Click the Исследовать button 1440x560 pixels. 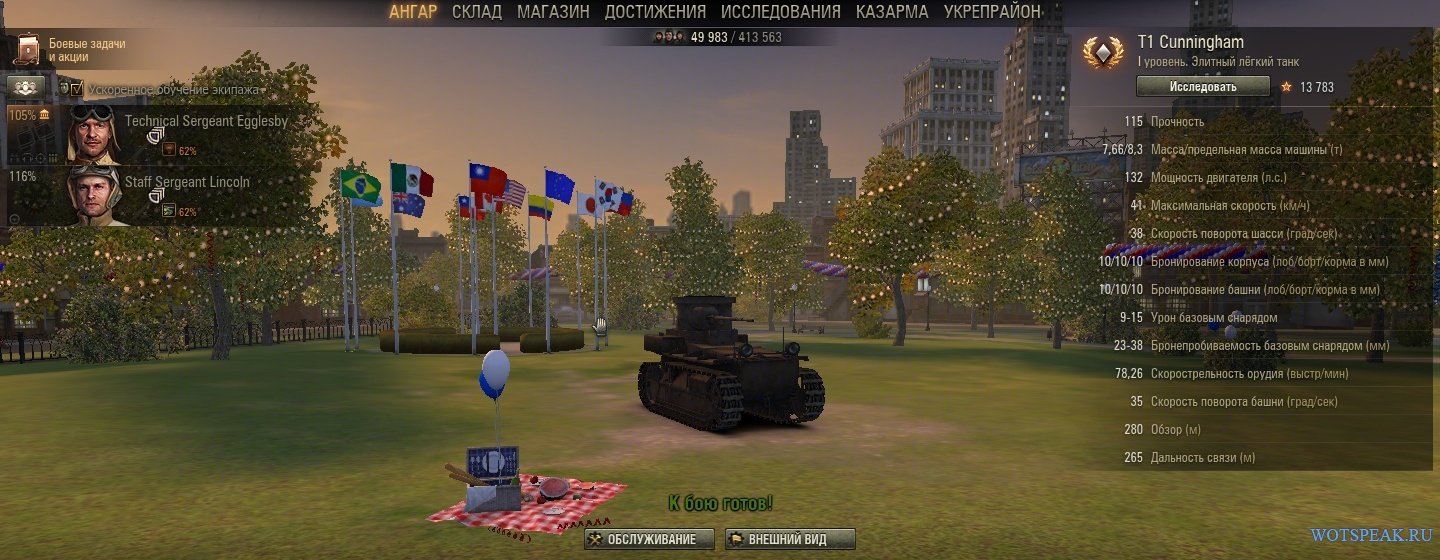1202,87
